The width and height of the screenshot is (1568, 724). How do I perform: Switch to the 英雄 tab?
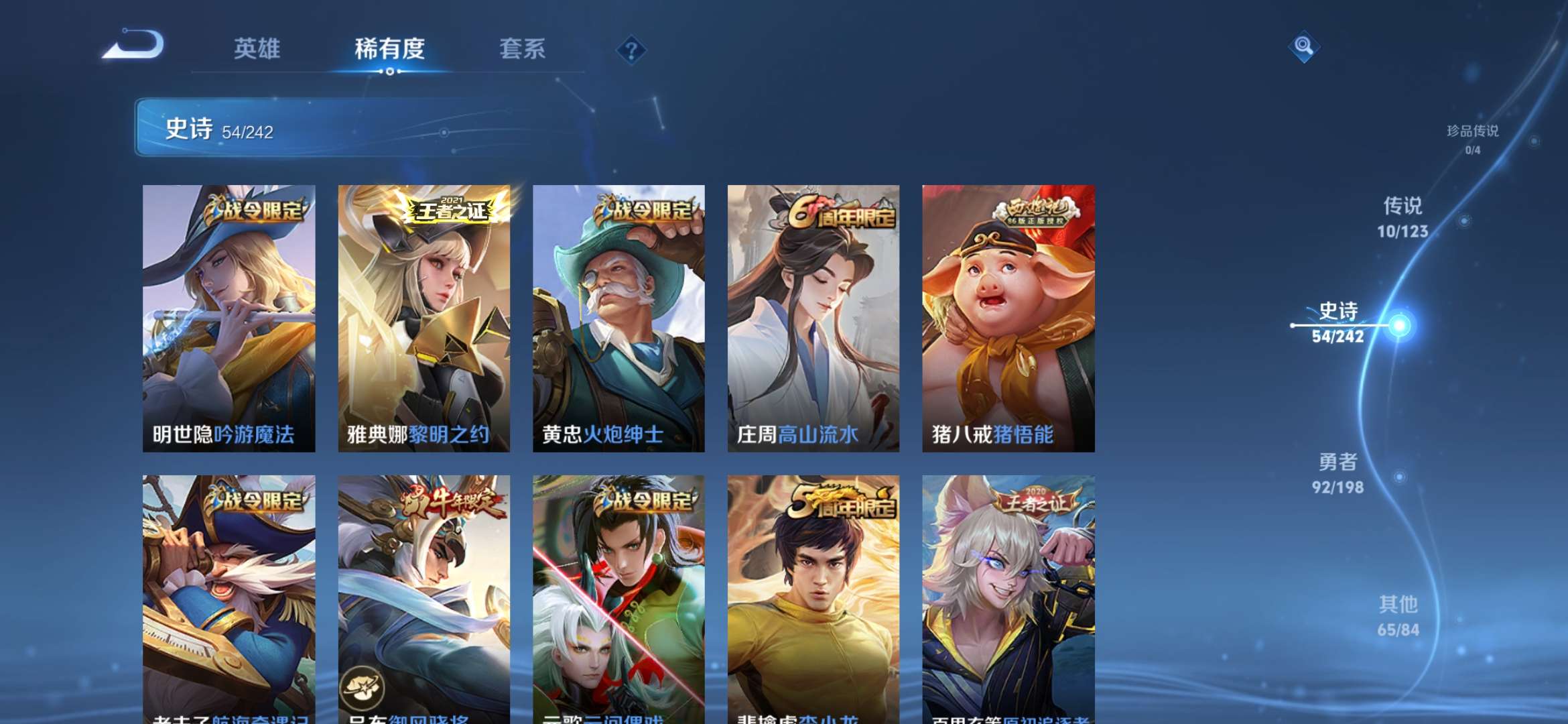pos(258,48)
